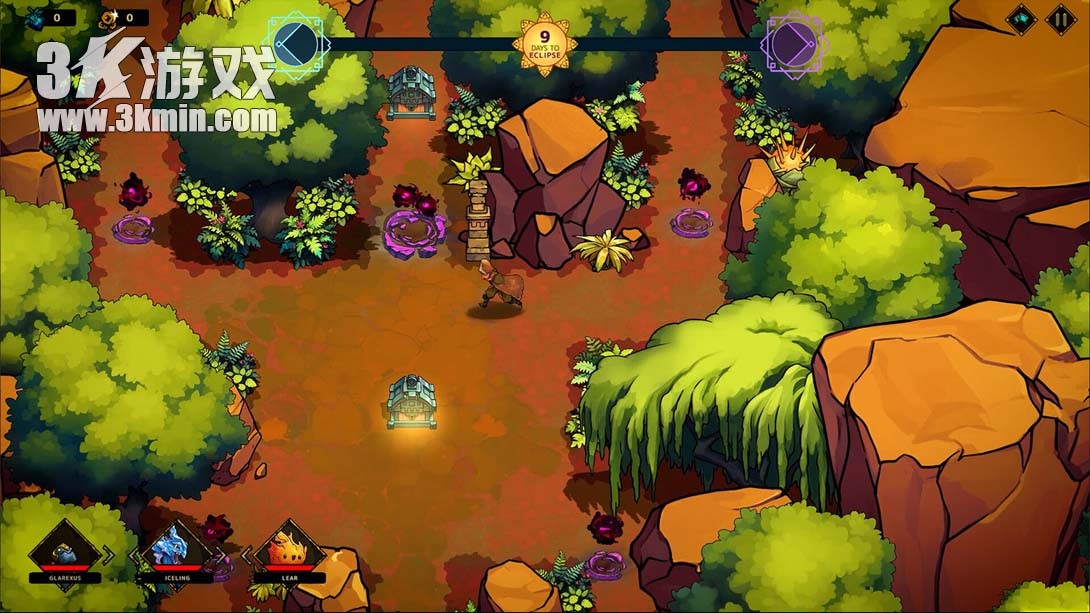Select the Iceling creature portrait
Viewport: 1090px width, 613px height.
click(x=175, y=549)
